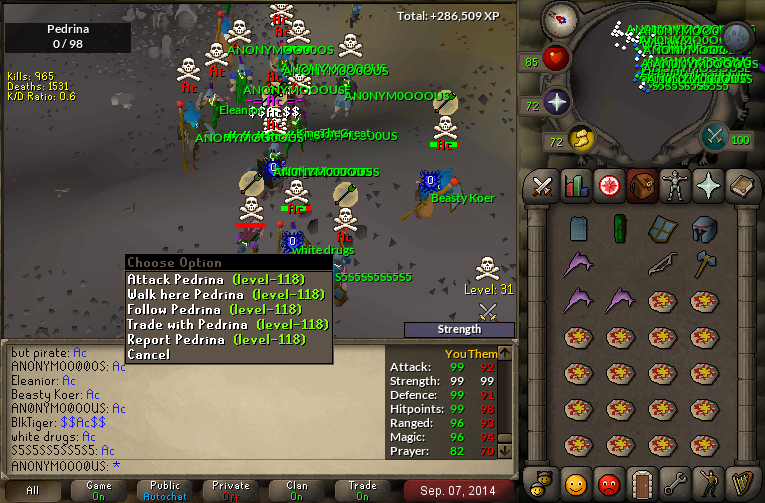765x503 pixels.
Task: Cancel the Choose Option menu
Action: point(149,355)
